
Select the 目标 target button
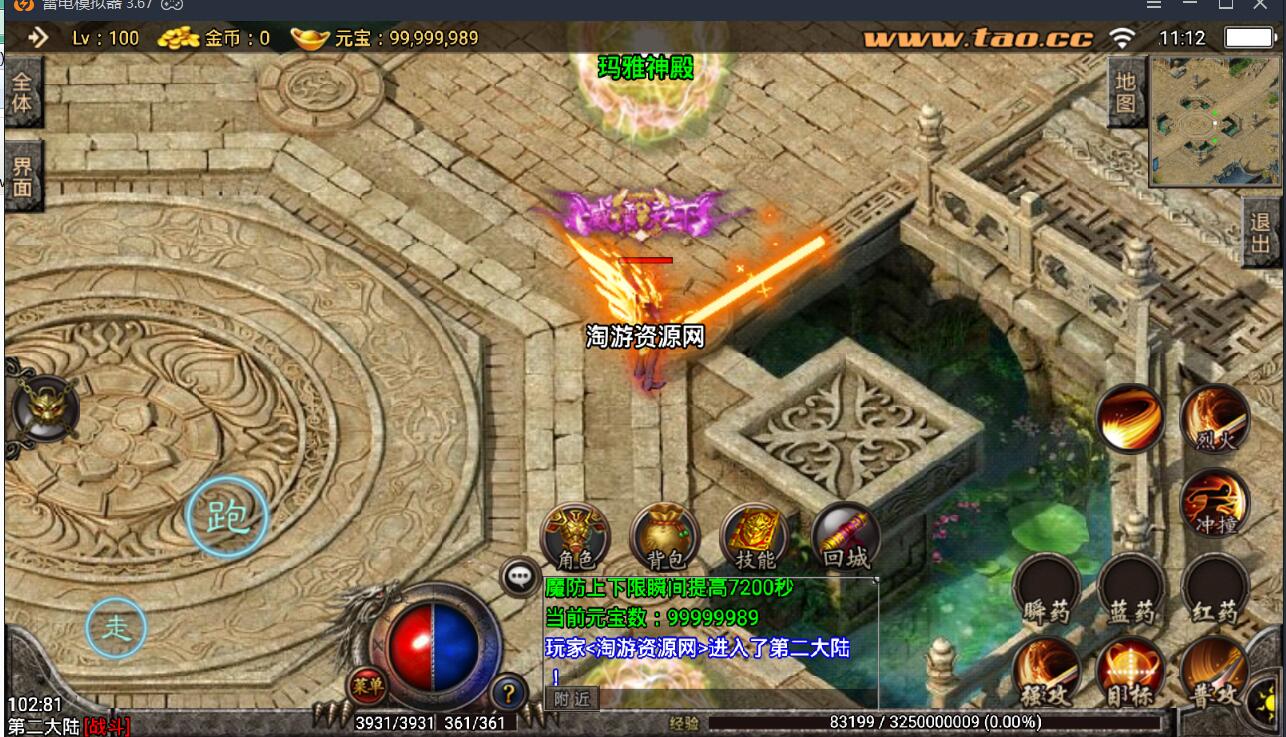point(1131,672)
